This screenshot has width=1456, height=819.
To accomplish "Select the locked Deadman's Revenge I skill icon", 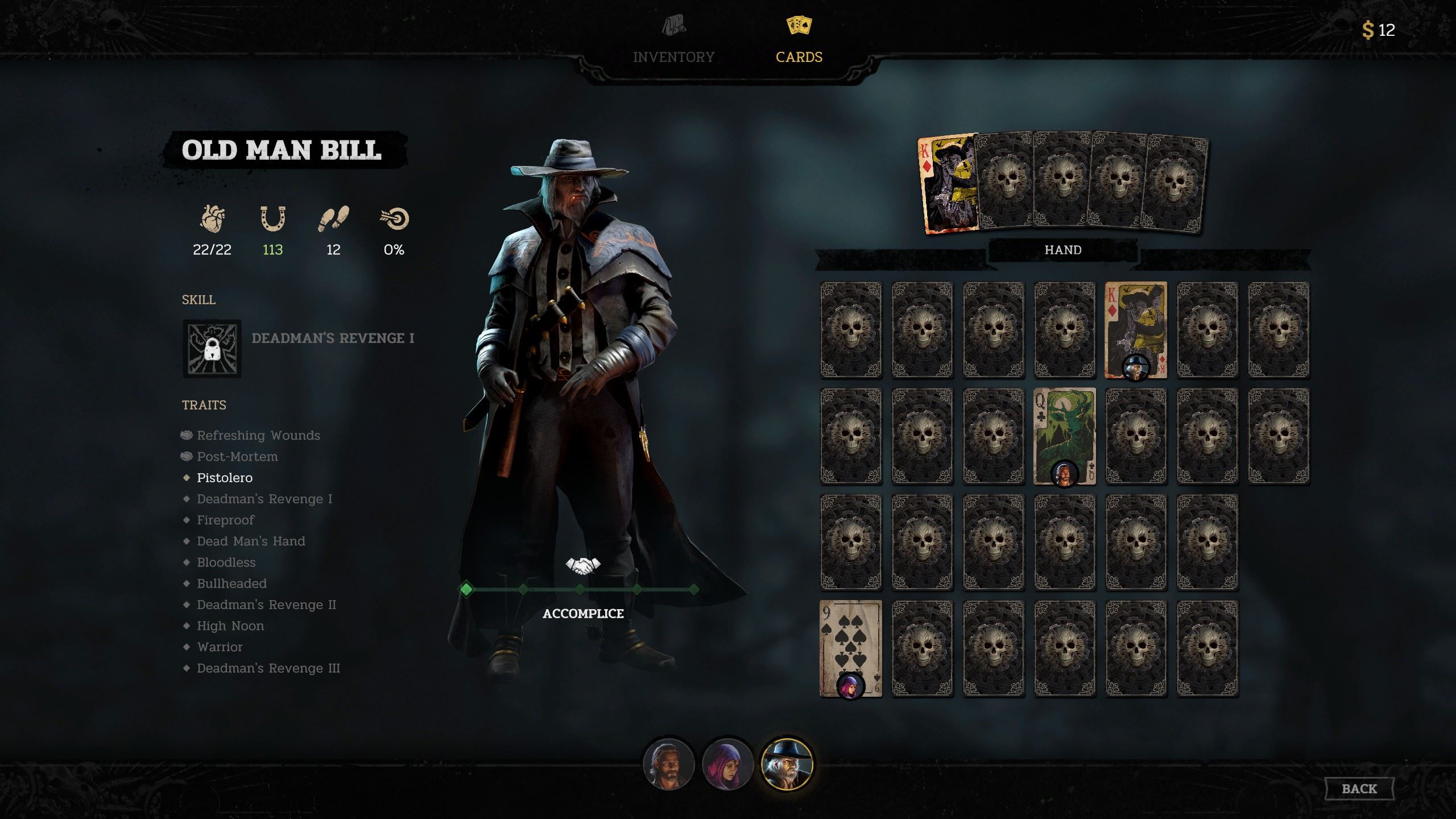I will [x=212, y=349].
